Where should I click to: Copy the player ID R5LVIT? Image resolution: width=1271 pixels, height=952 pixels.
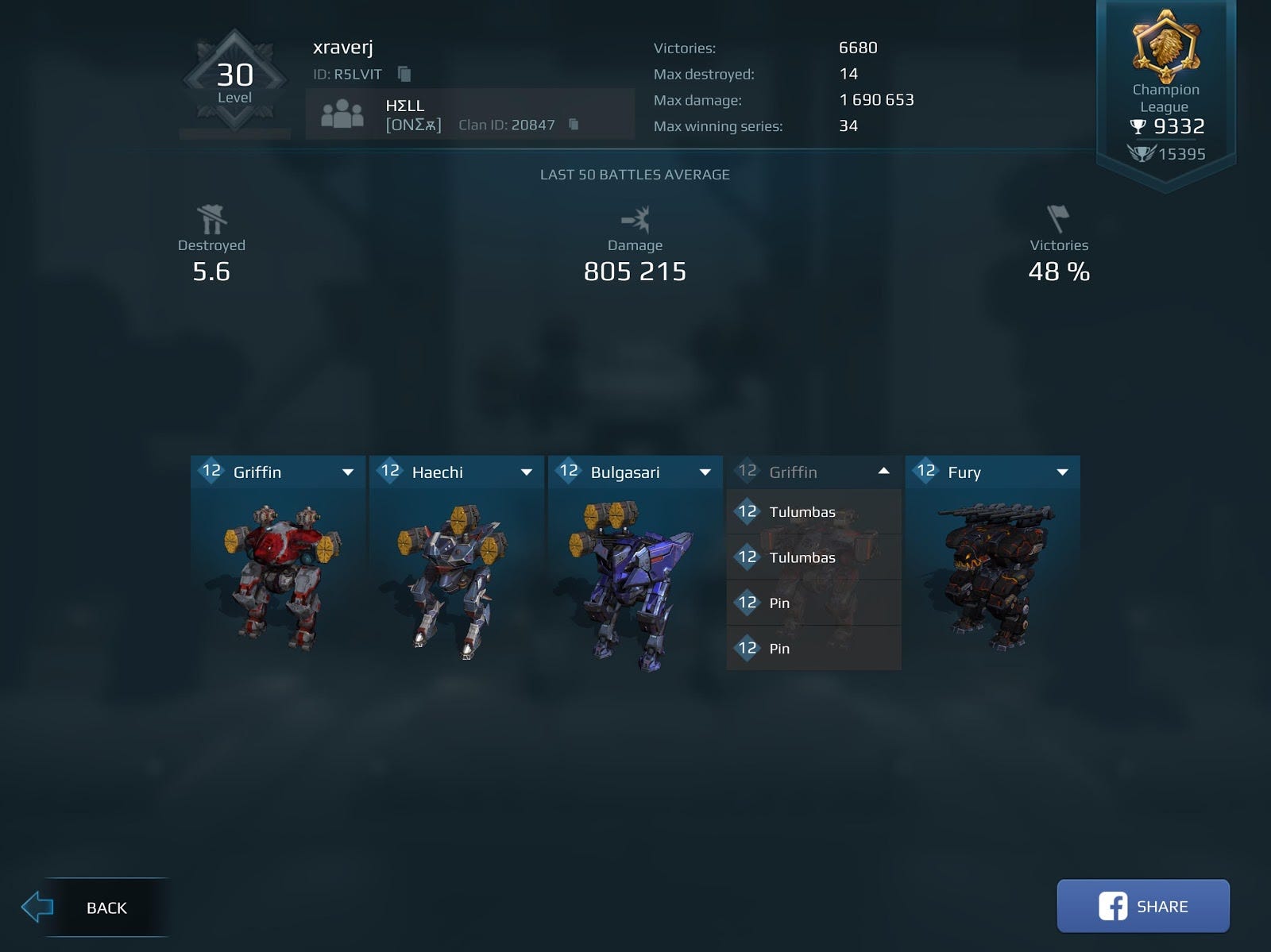tap(404, 74)
